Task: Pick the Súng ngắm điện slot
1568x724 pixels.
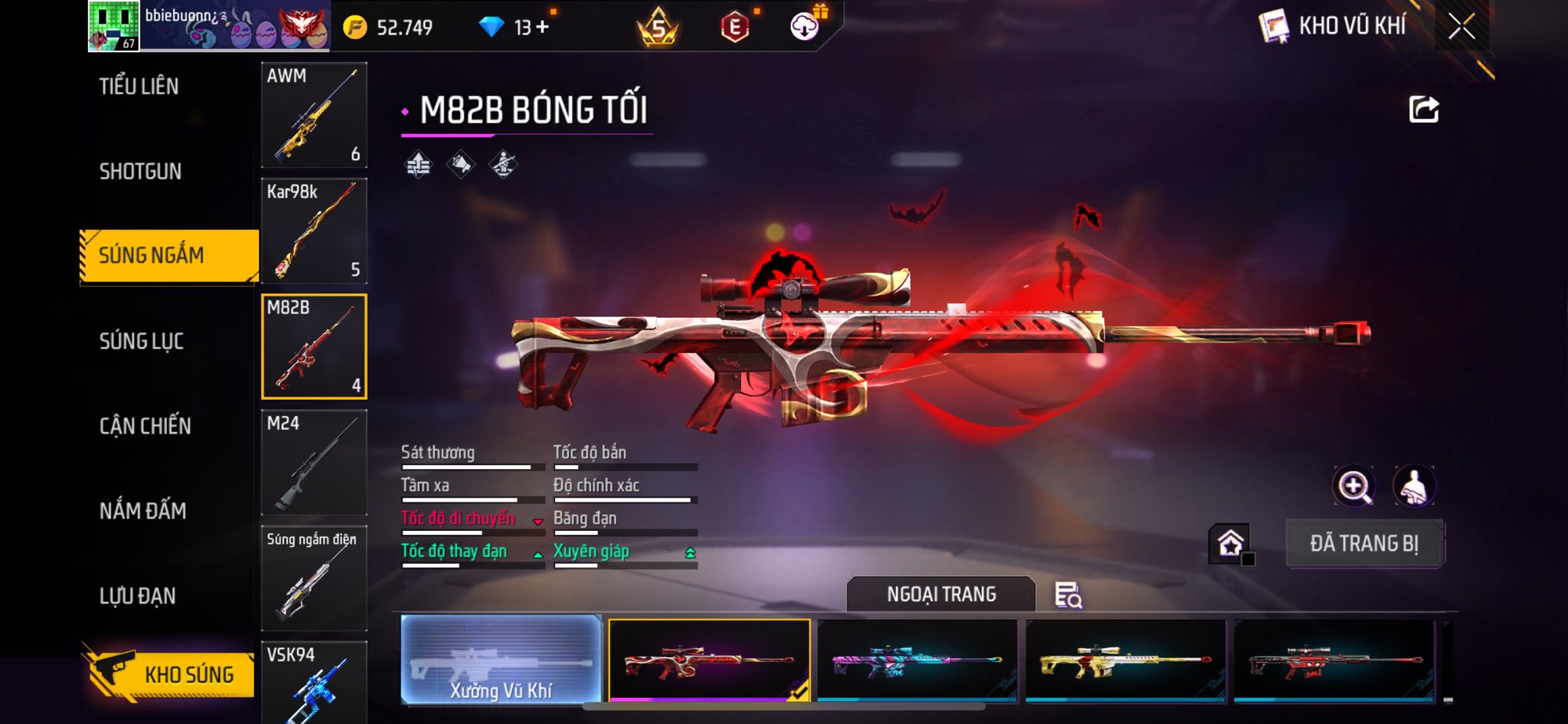Action: (x=314, y=578)
